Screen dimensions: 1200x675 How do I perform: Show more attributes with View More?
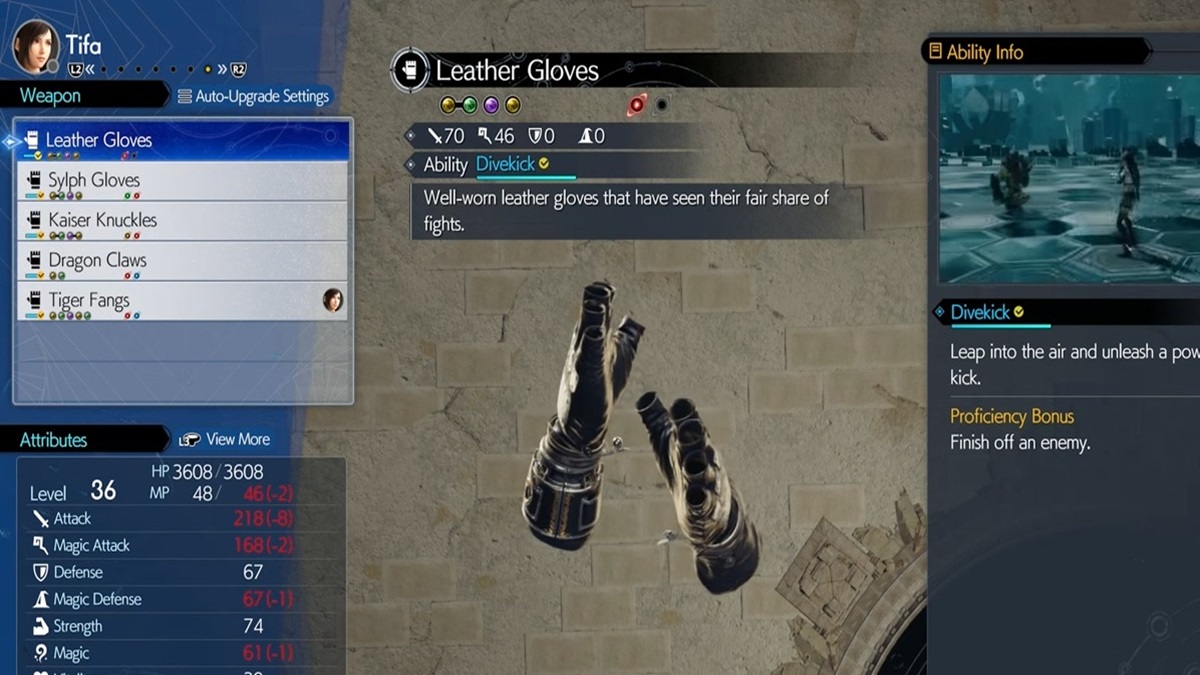[225, 440]
